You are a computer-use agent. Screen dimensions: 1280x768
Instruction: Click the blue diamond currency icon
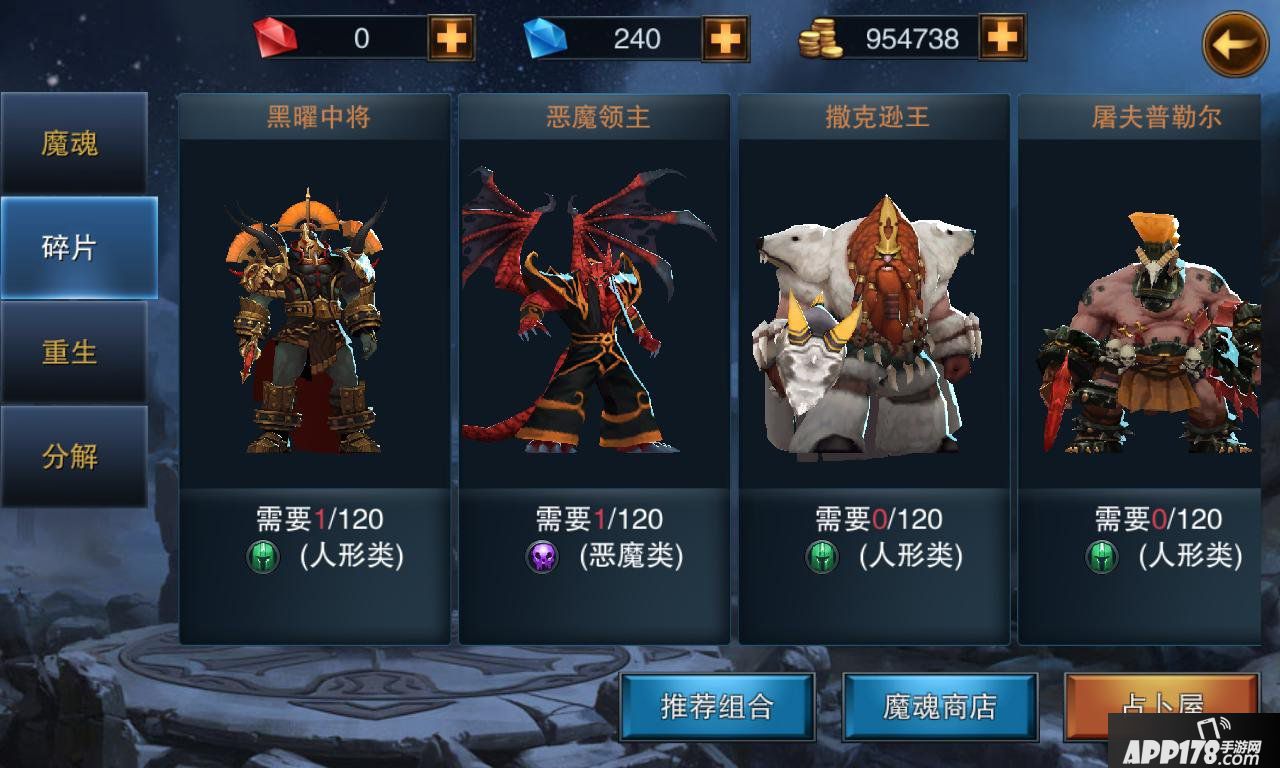coord(545,38)
